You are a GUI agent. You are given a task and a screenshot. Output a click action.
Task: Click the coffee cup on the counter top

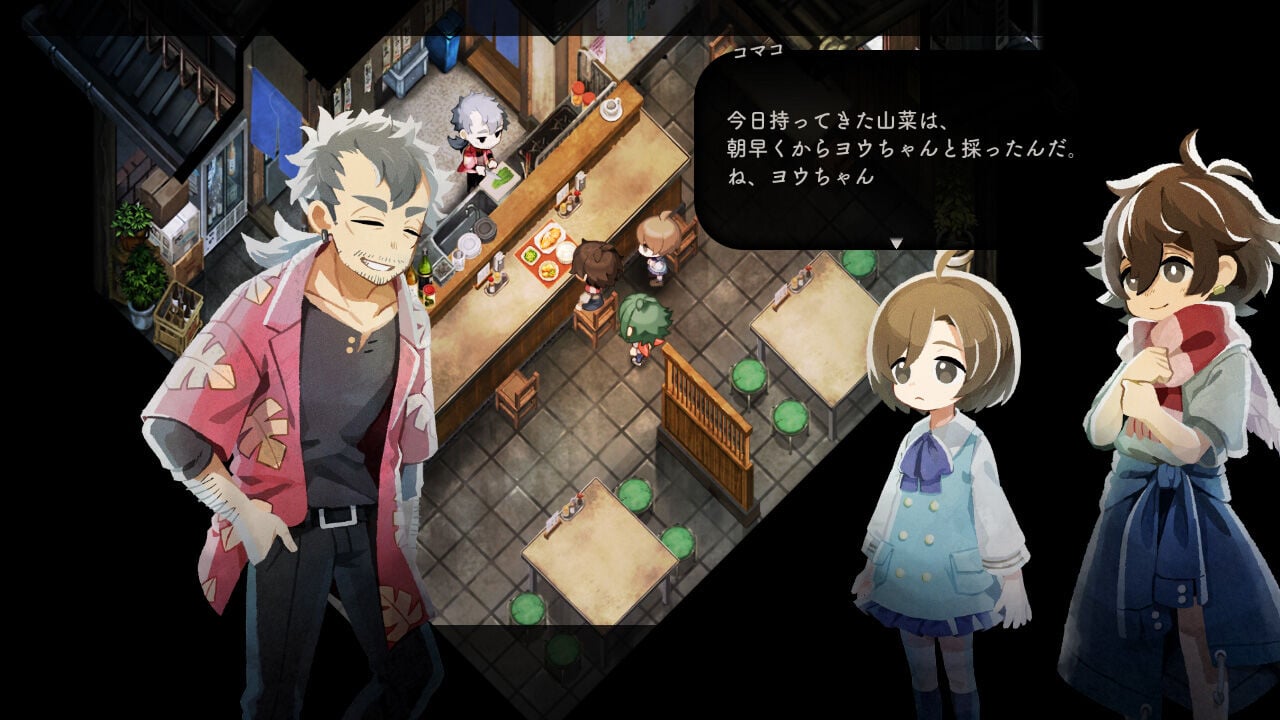click(x=611, y=108)
